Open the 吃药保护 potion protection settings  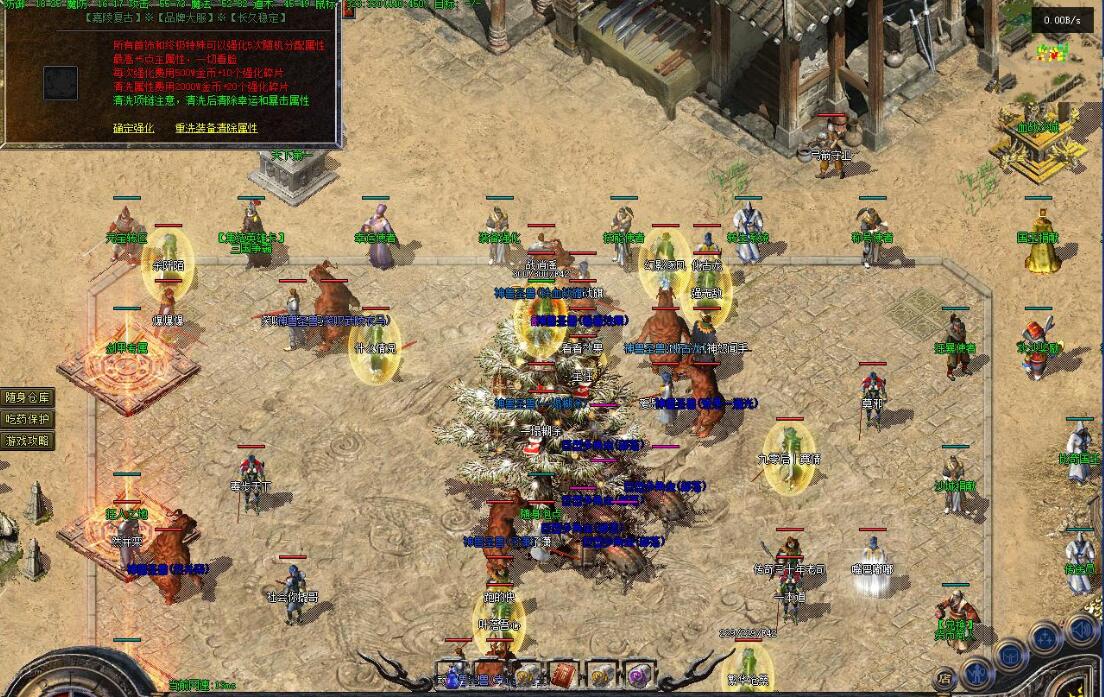(x=28, y=418)
